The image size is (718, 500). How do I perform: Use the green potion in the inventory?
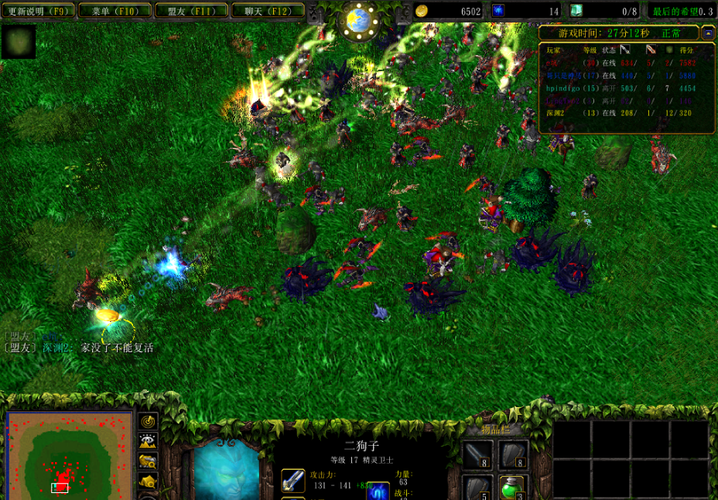(x=512, y=487)
